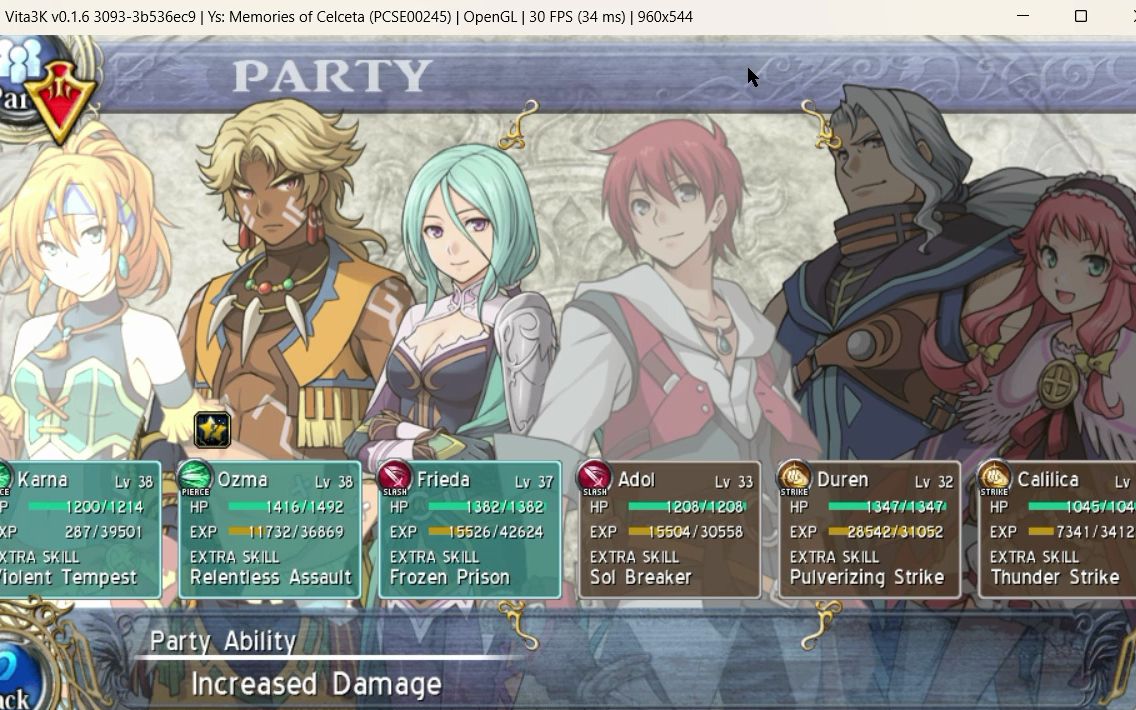The width and height of the screenshot is (1136, 710).
Task: Select Frieda's party card
Action: (x=470, y=529)
